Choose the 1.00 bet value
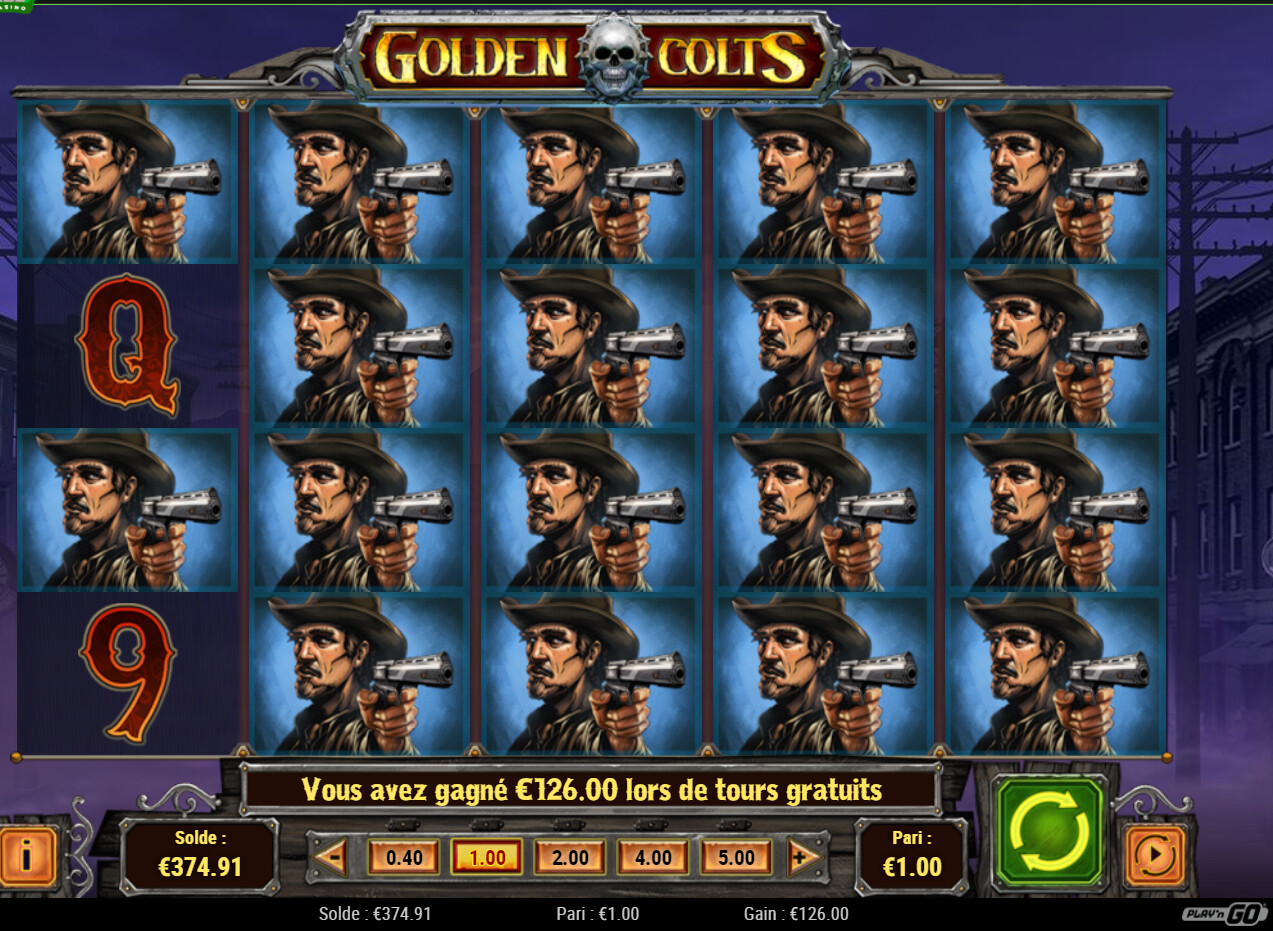 (x=487, y=857)
